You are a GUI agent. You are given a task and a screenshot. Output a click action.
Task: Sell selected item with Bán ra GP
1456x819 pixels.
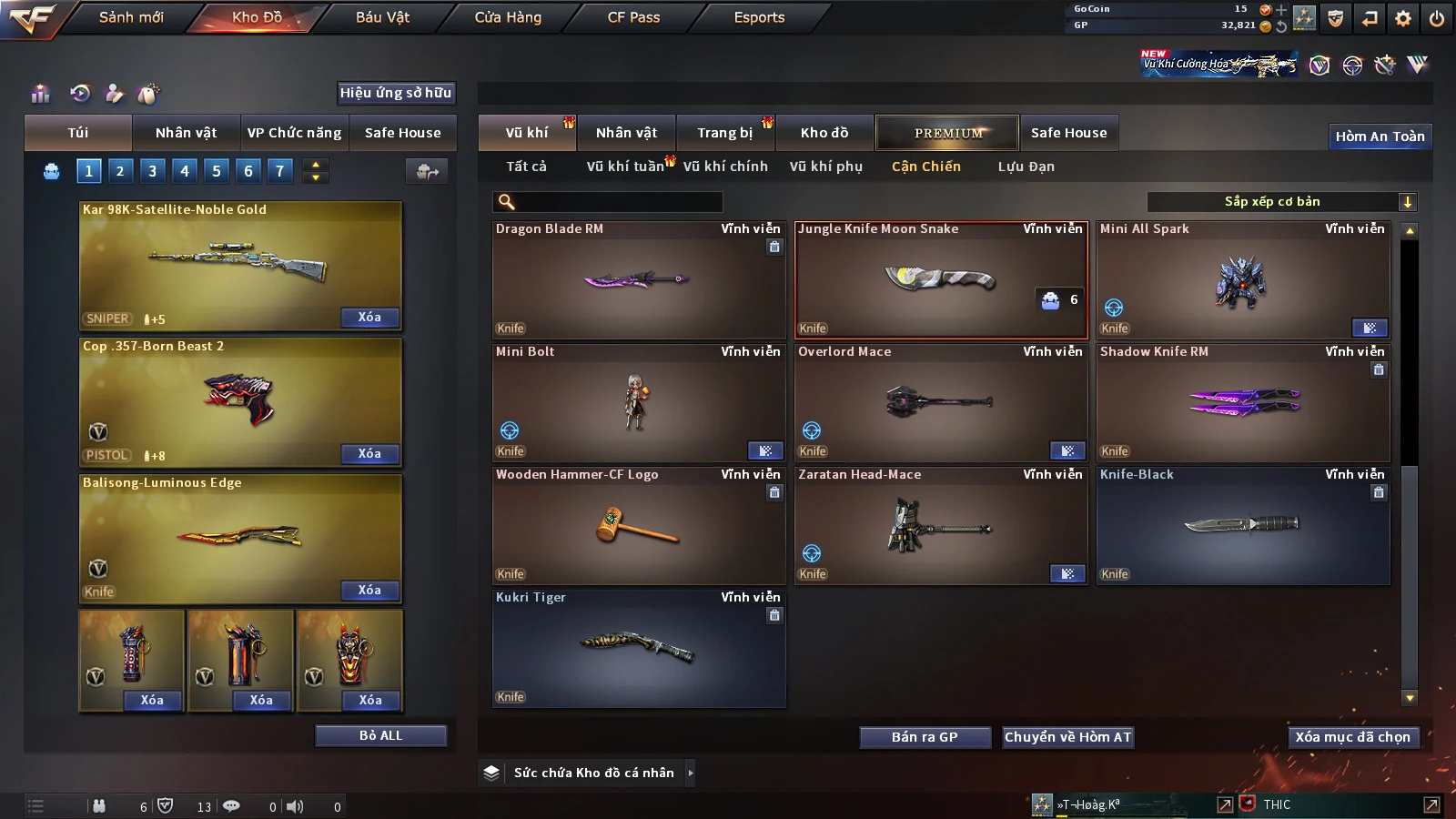click(925, 737)
